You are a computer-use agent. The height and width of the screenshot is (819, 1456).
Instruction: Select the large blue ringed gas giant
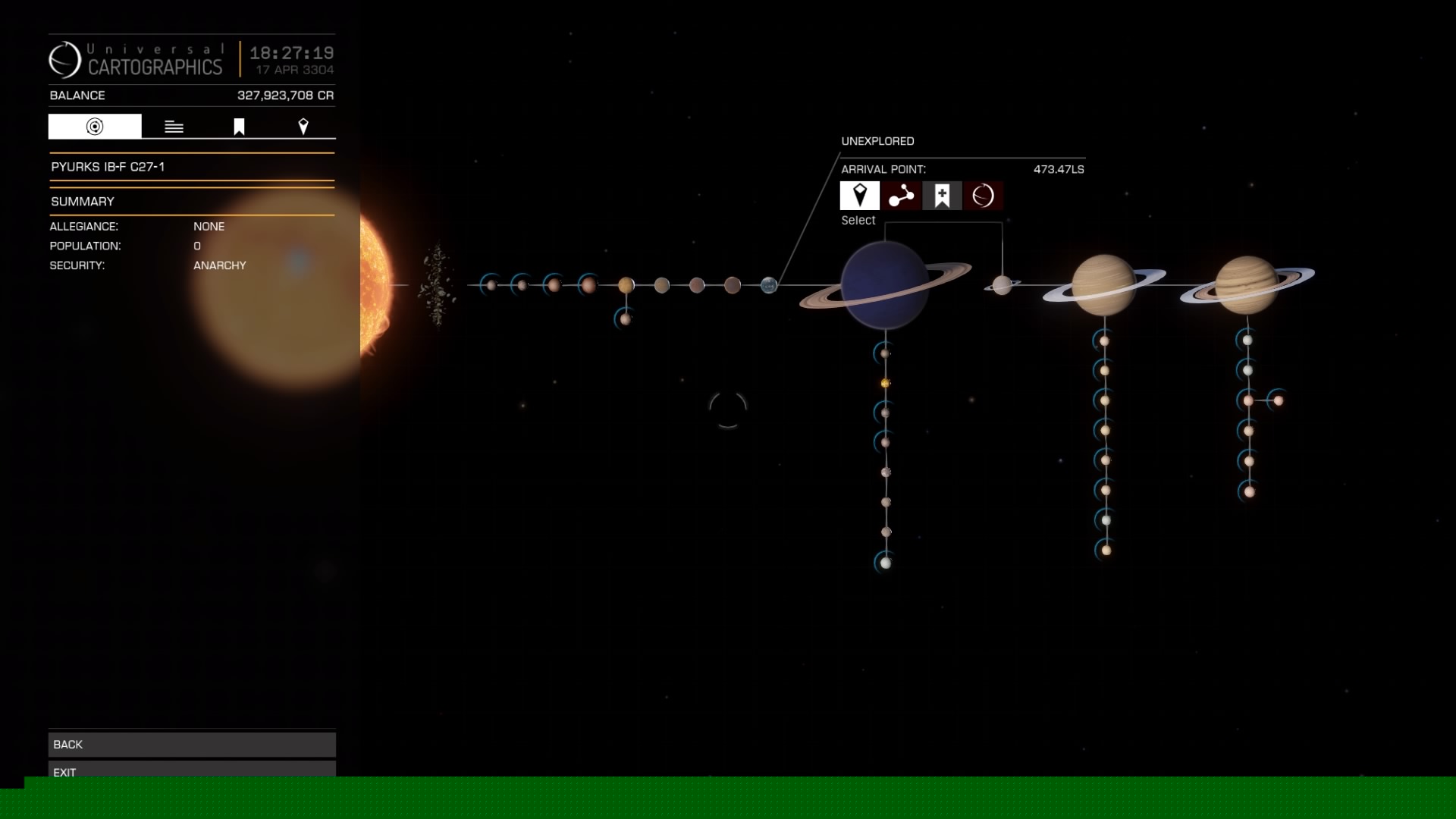pos(886,284)
